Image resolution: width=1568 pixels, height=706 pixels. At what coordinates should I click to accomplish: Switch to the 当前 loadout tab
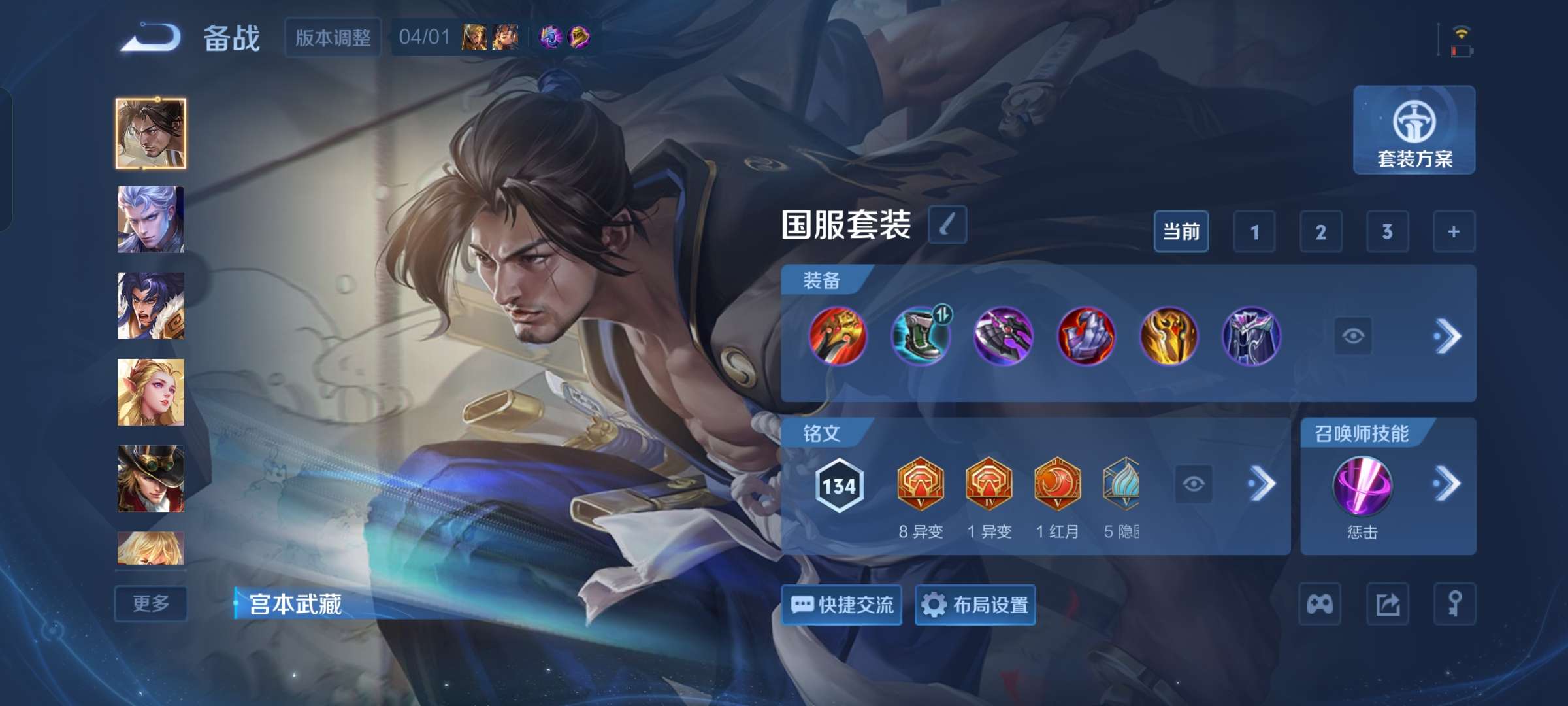click(1181, 231)
